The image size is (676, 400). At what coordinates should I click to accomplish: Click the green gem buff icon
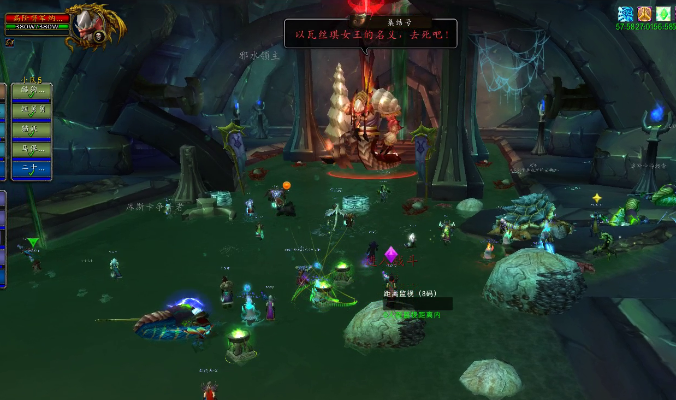tap(662, 13)
